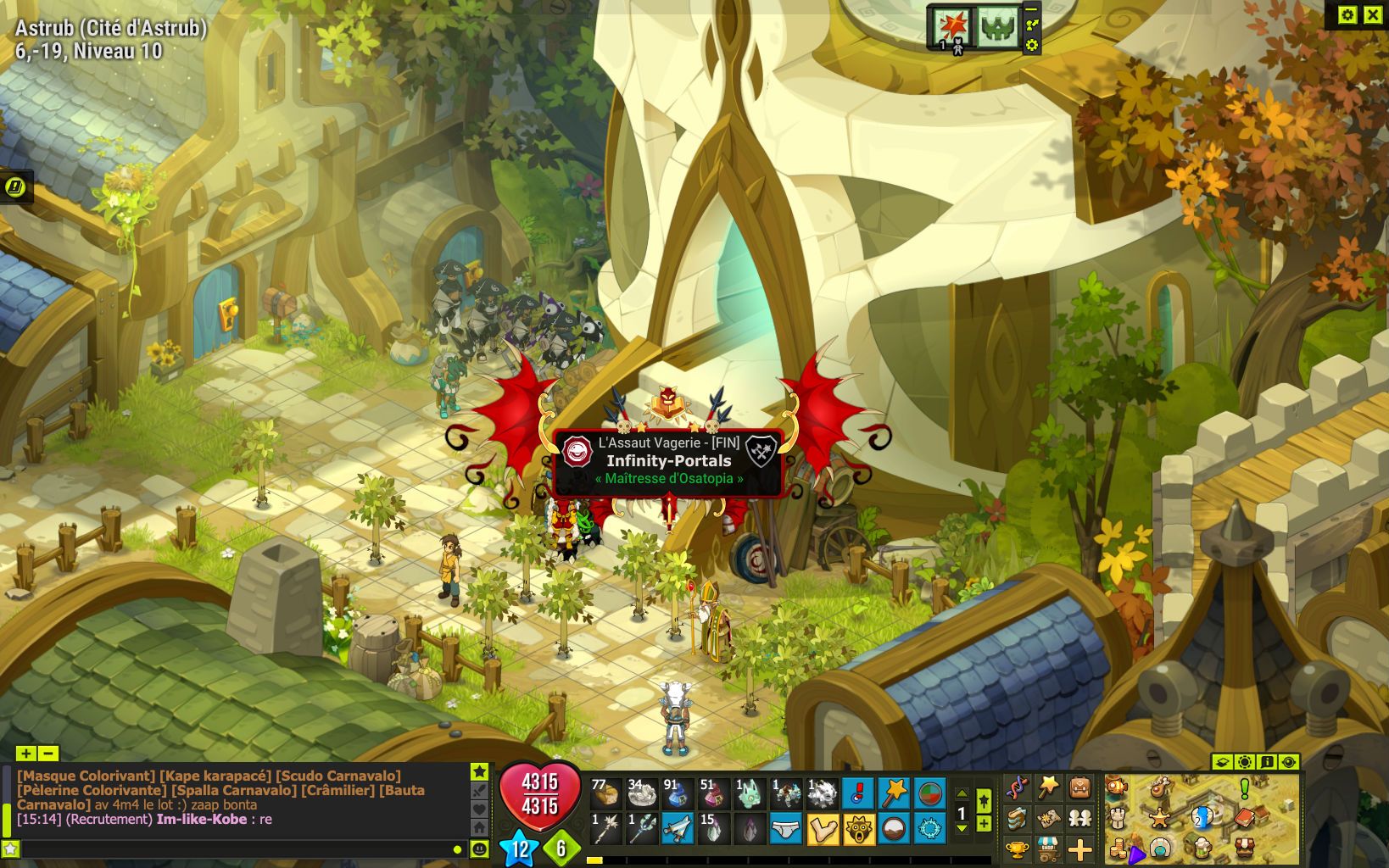Go to the next hotbar page

(962, 828)
